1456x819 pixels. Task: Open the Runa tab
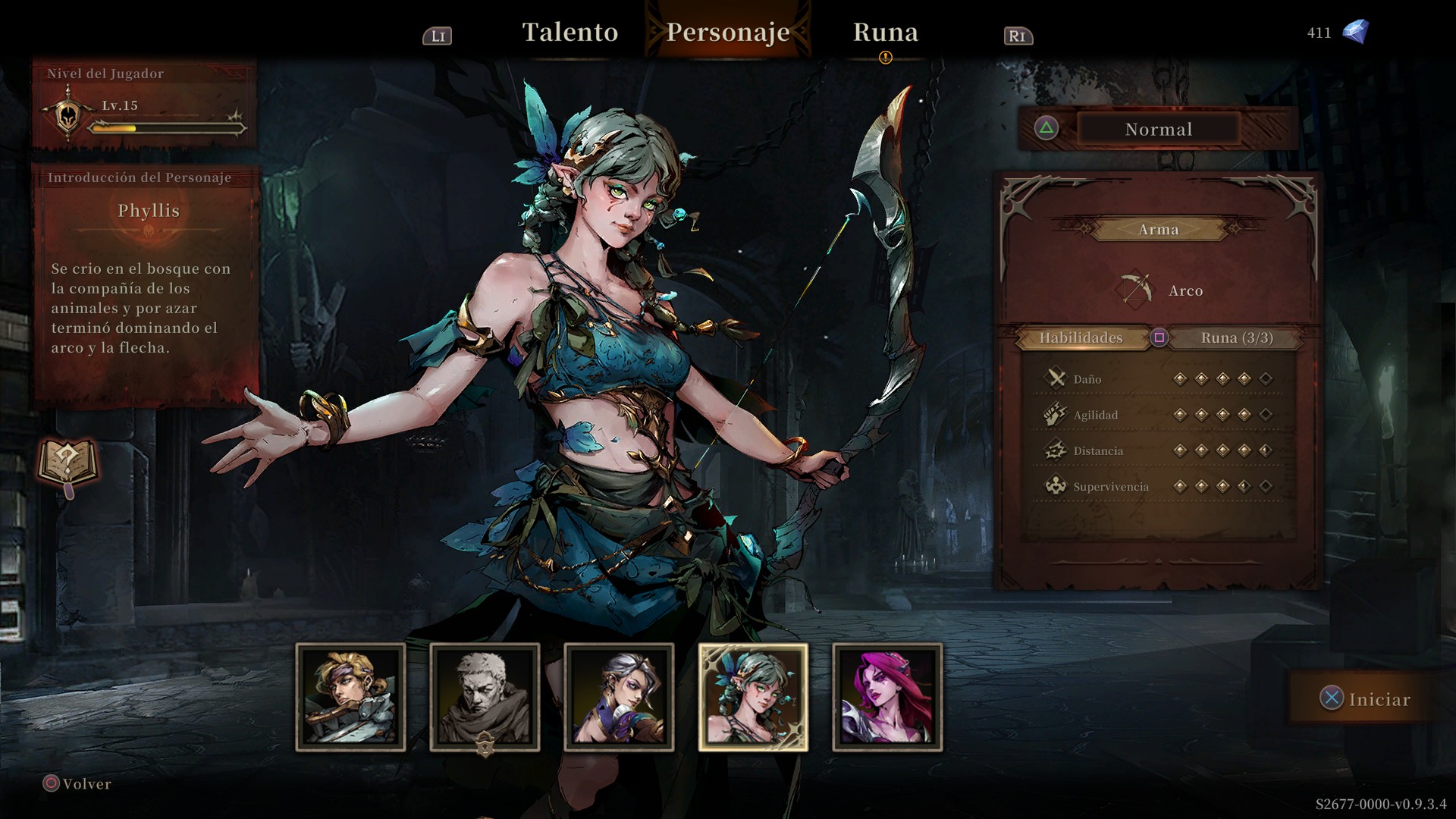point(885,32)
